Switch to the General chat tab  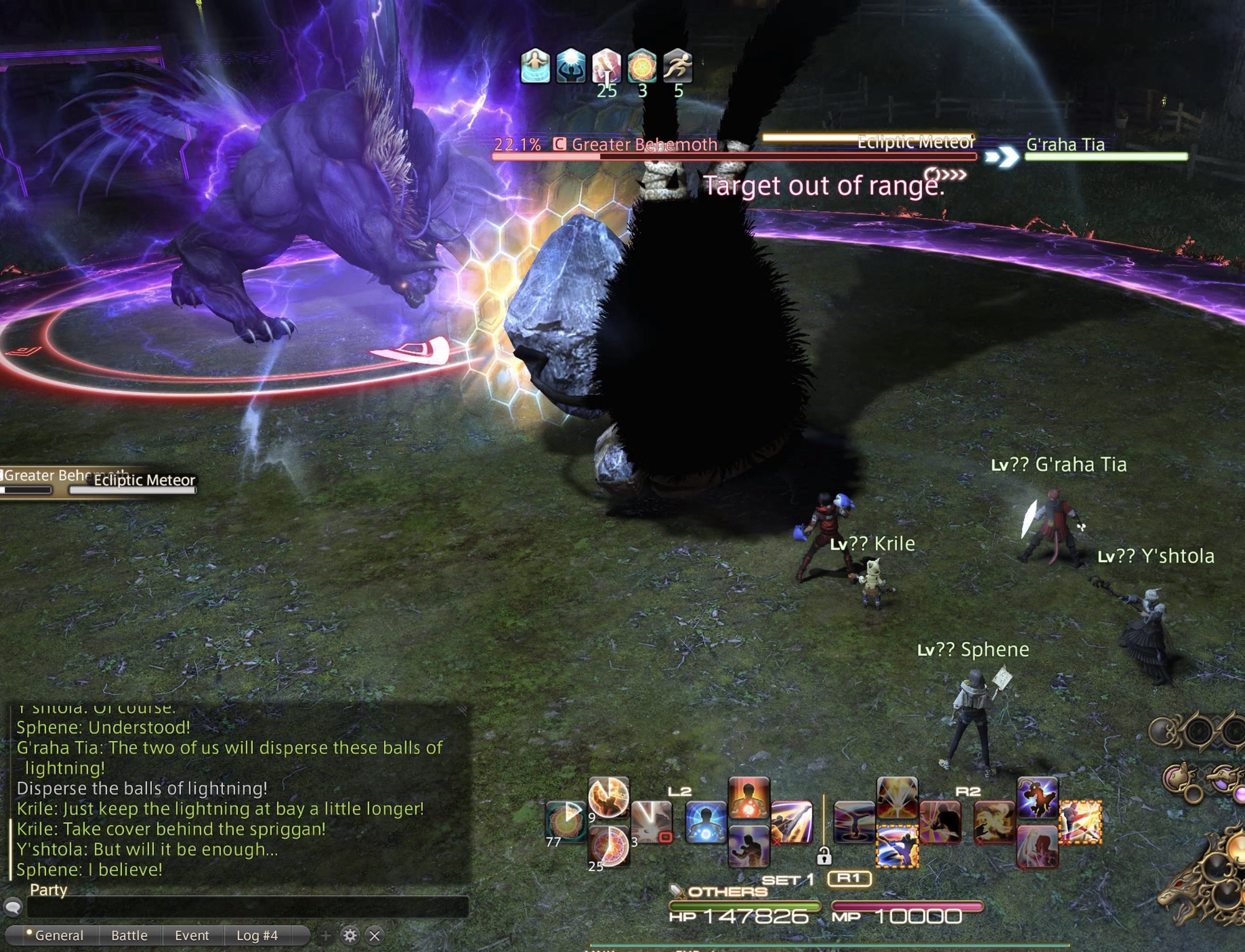pyautogui.click(x=59, y=935)
